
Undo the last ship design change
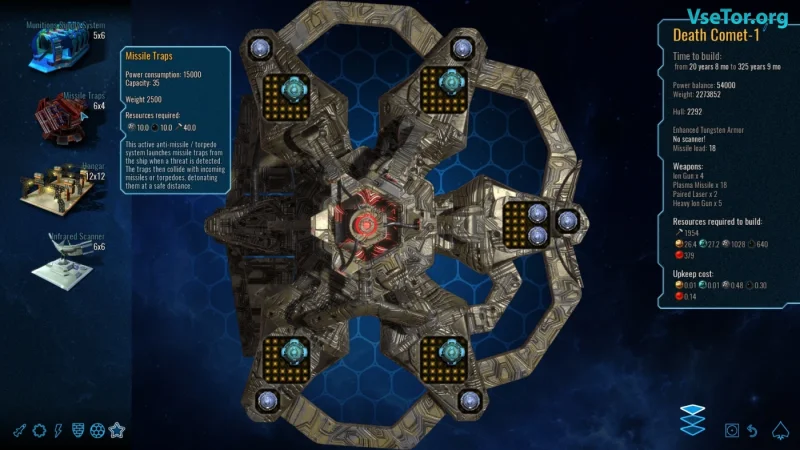pos(752,430)
